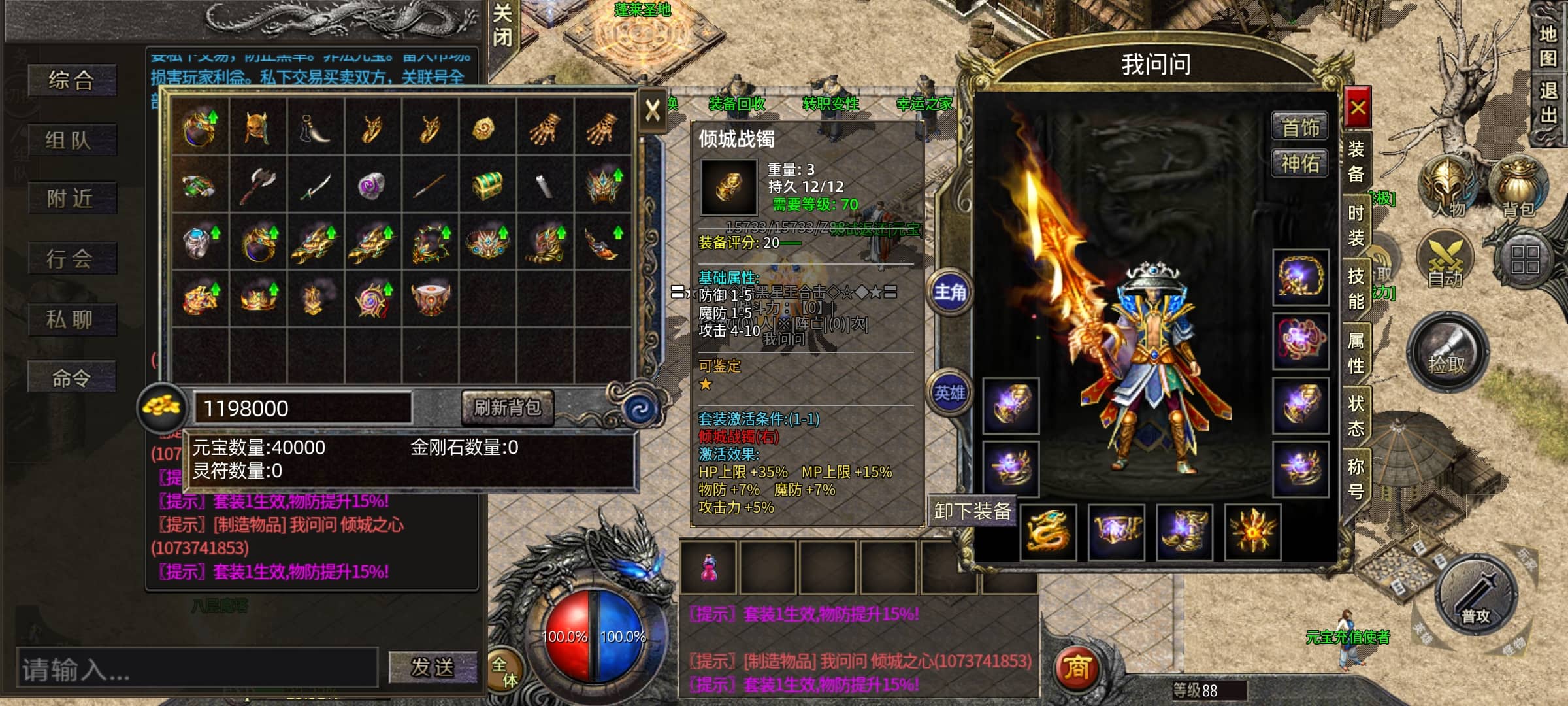Open the 组队 team chat tab
The width and height of the screenshot is (1568, 706).
pyautogui.click(x=72, y=140)
